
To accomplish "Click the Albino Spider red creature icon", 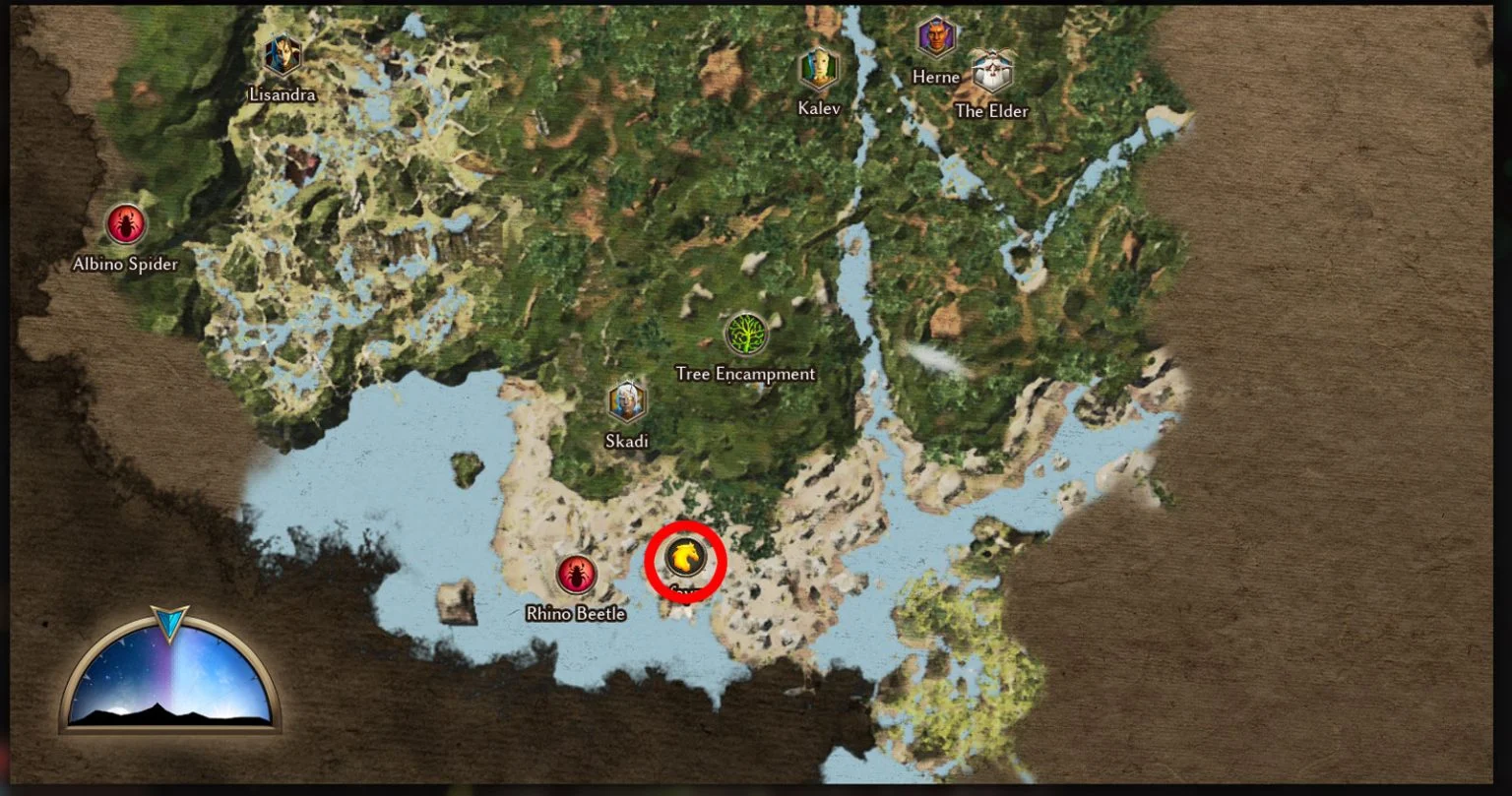I will [125, 223].
